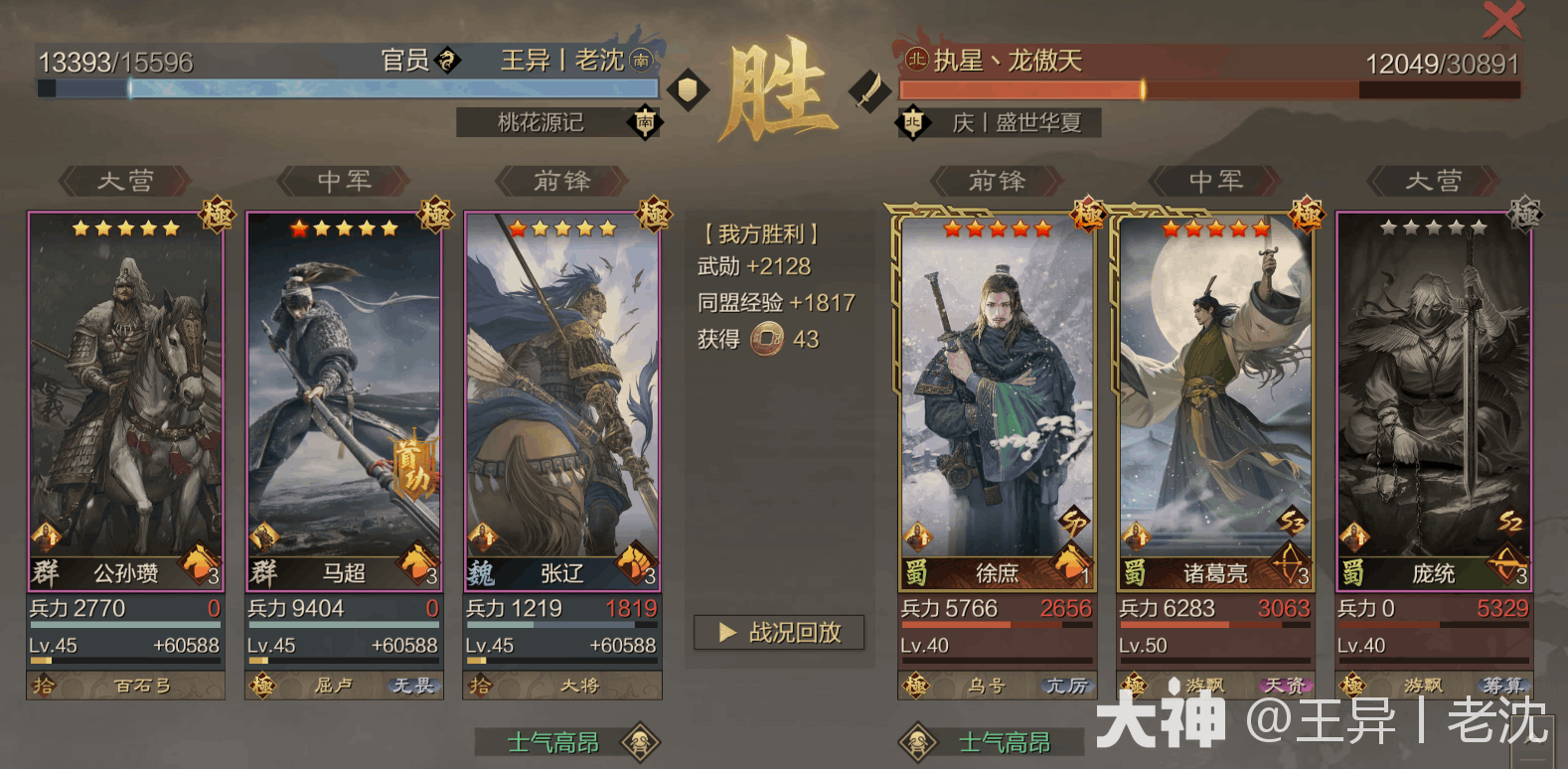The height and width of the screenshot is (769, 1568).
Task: Select the 蜀 faction emblem on 庞统's card
Action: [x=1355, y=573]
